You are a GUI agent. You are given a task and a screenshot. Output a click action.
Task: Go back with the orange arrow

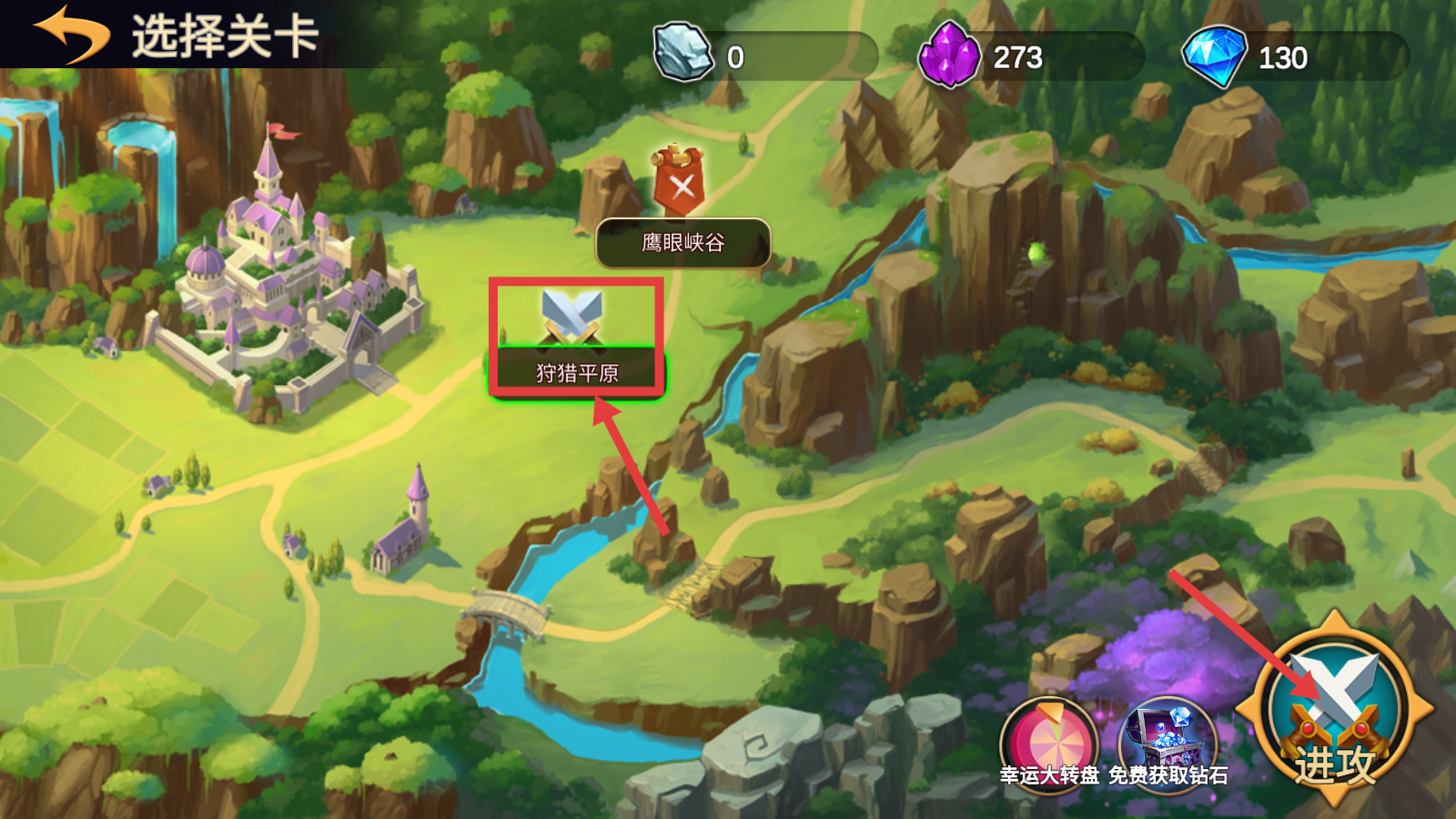tap(71, 34)
